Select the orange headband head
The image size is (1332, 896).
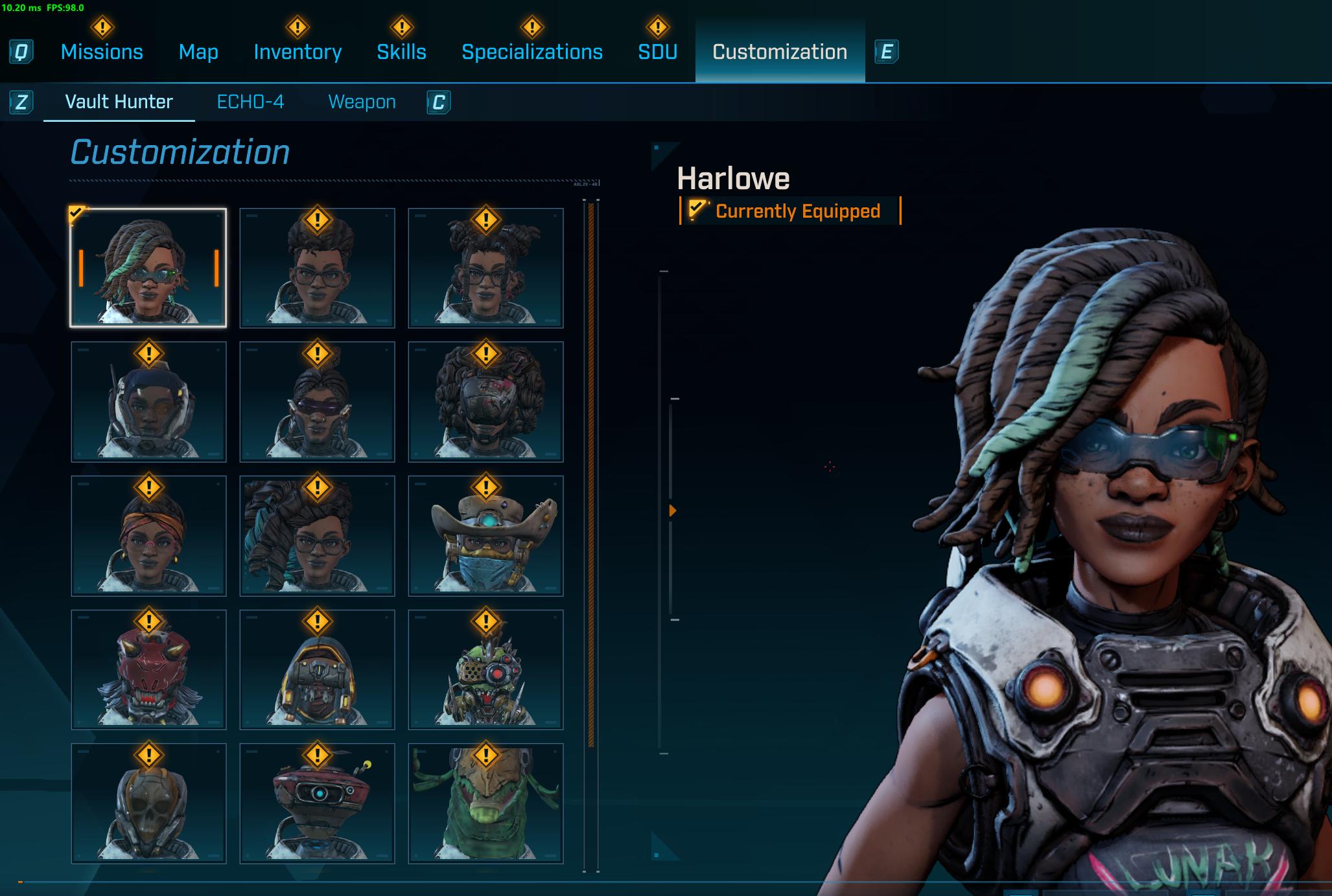[x=148, y=536]
